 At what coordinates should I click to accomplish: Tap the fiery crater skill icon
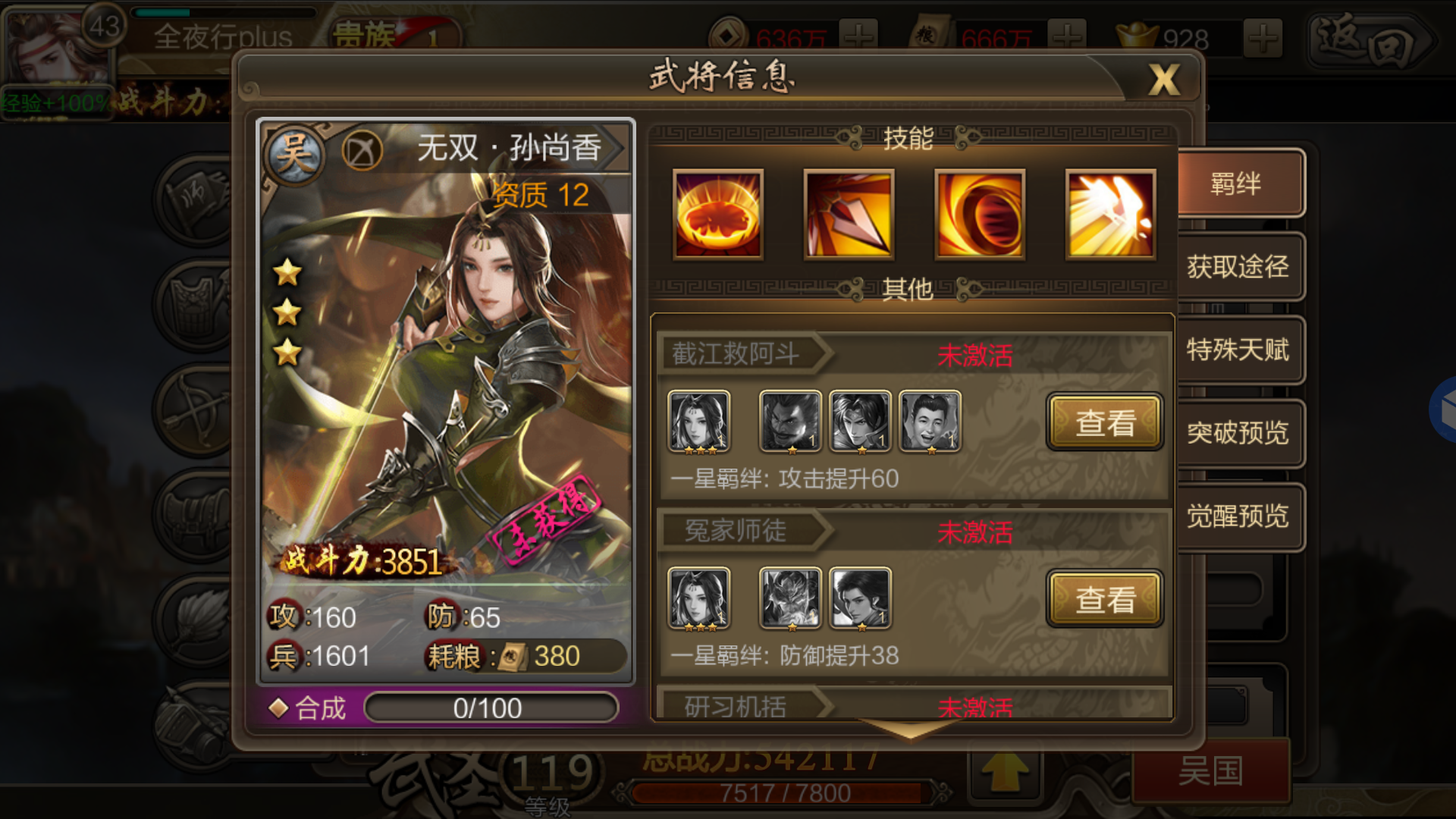(718, 215)
